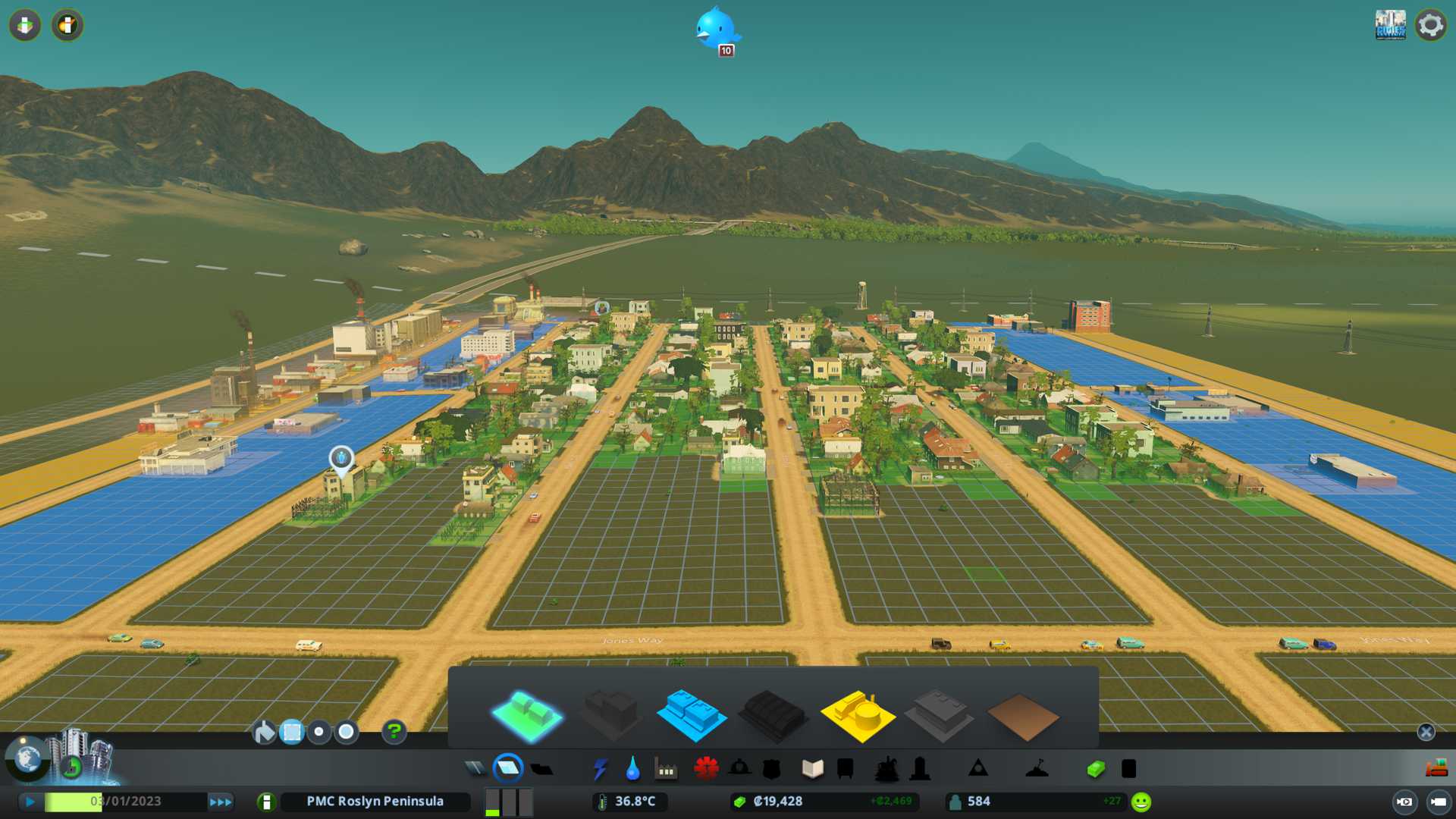
Task: Open the Roads build menu
Action: (475, 769)
